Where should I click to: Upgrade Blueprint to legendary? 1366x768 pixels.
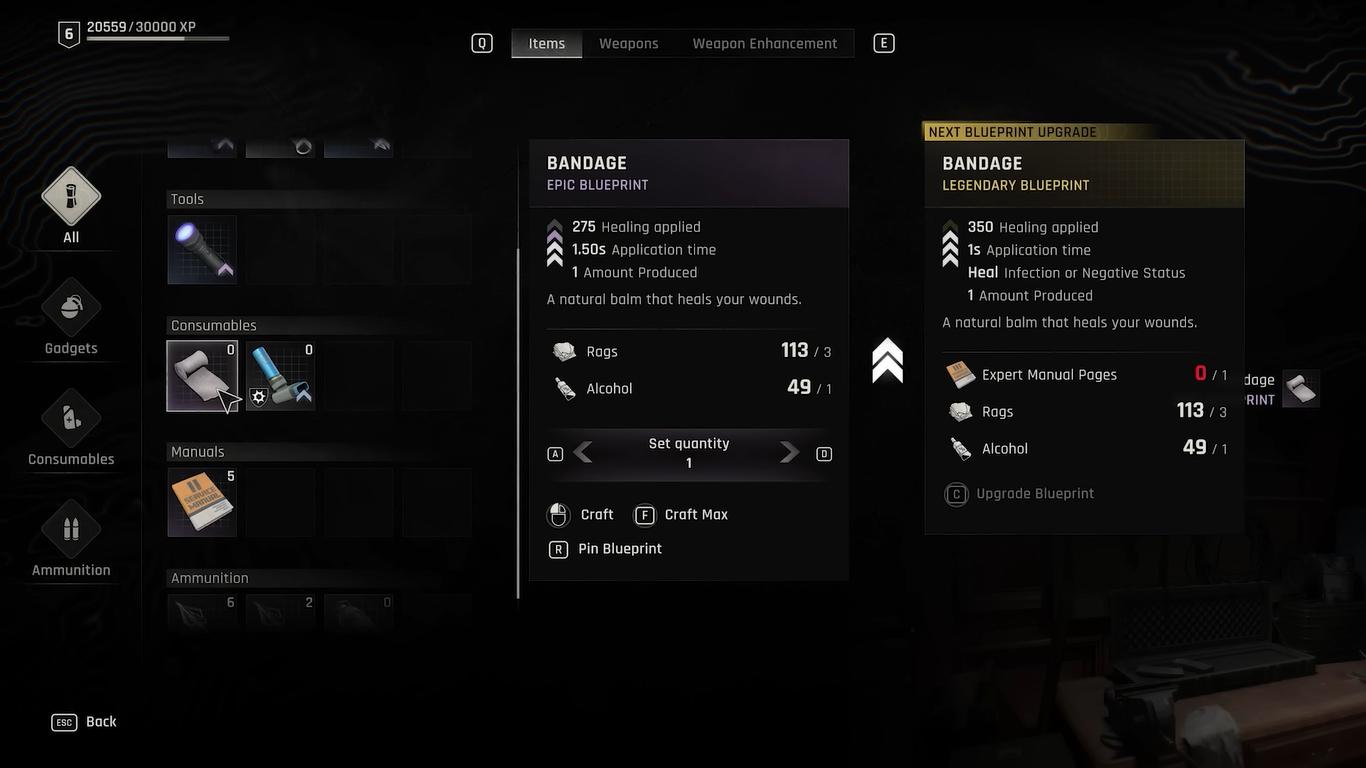click(x=1022, y=494)
